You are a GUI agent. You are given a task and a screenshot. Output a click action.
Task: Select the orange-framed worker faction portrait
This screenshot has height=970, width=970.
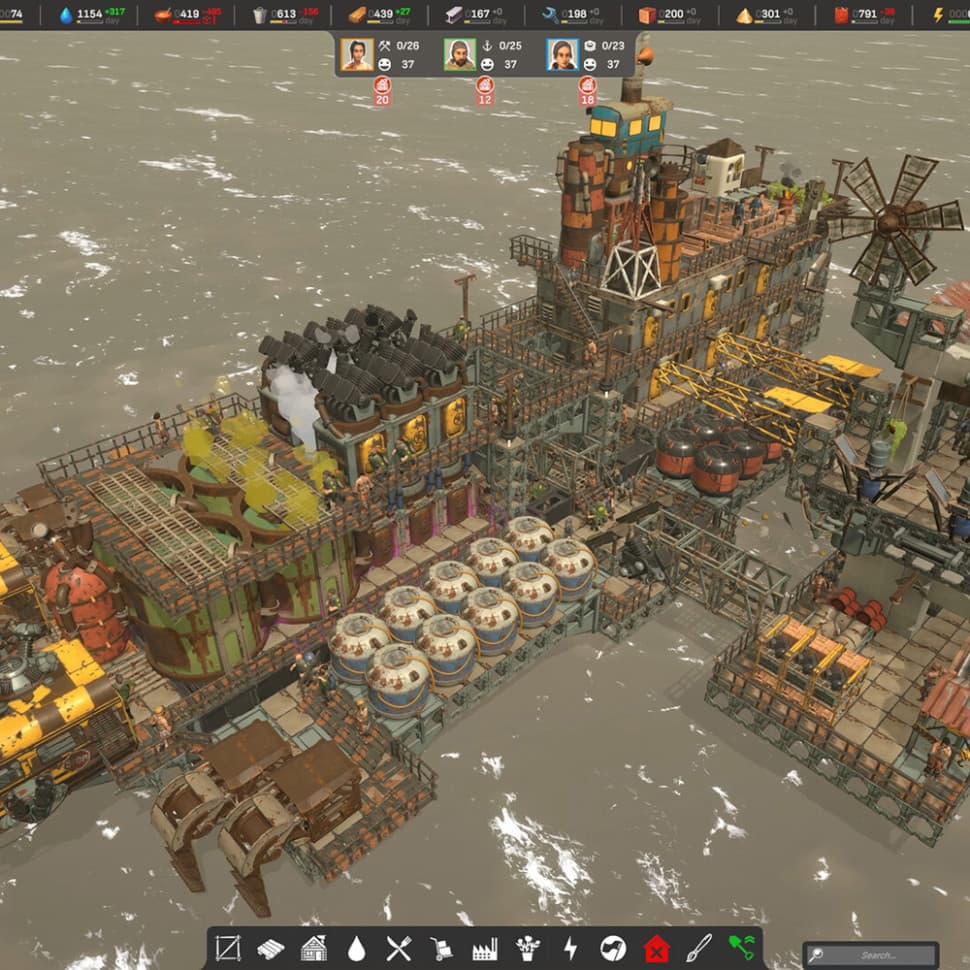pos(357,54)
